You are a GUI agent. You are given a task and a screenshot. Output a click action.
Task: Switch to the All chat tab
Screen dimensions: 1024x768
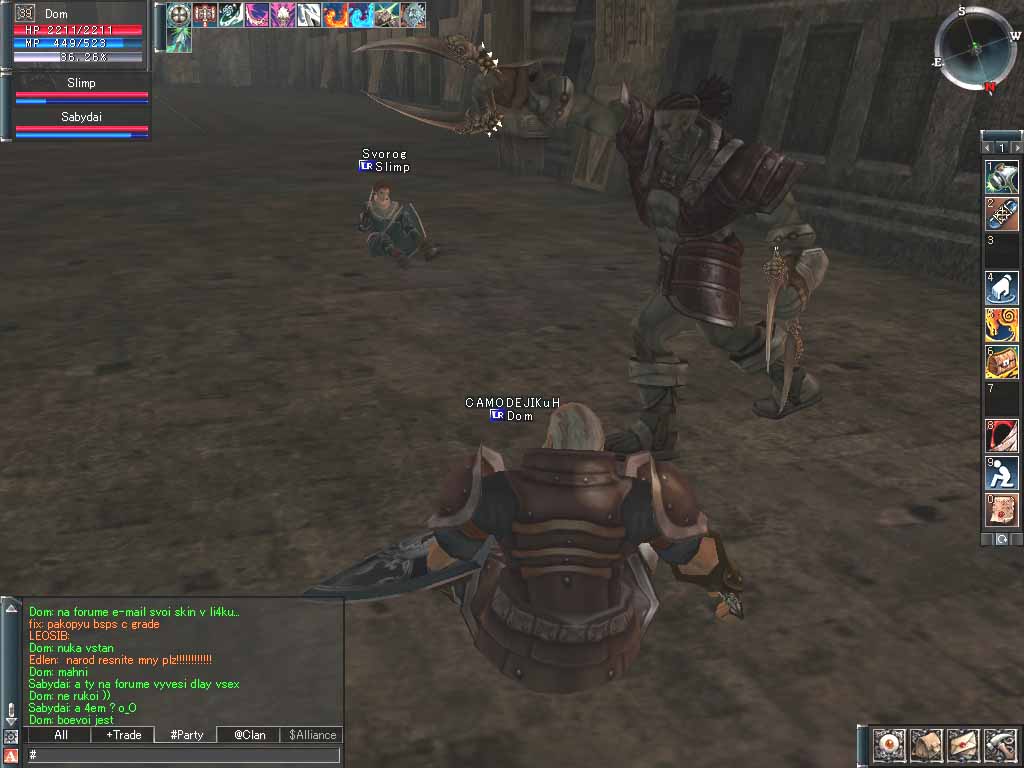click(x=61, y=735)
